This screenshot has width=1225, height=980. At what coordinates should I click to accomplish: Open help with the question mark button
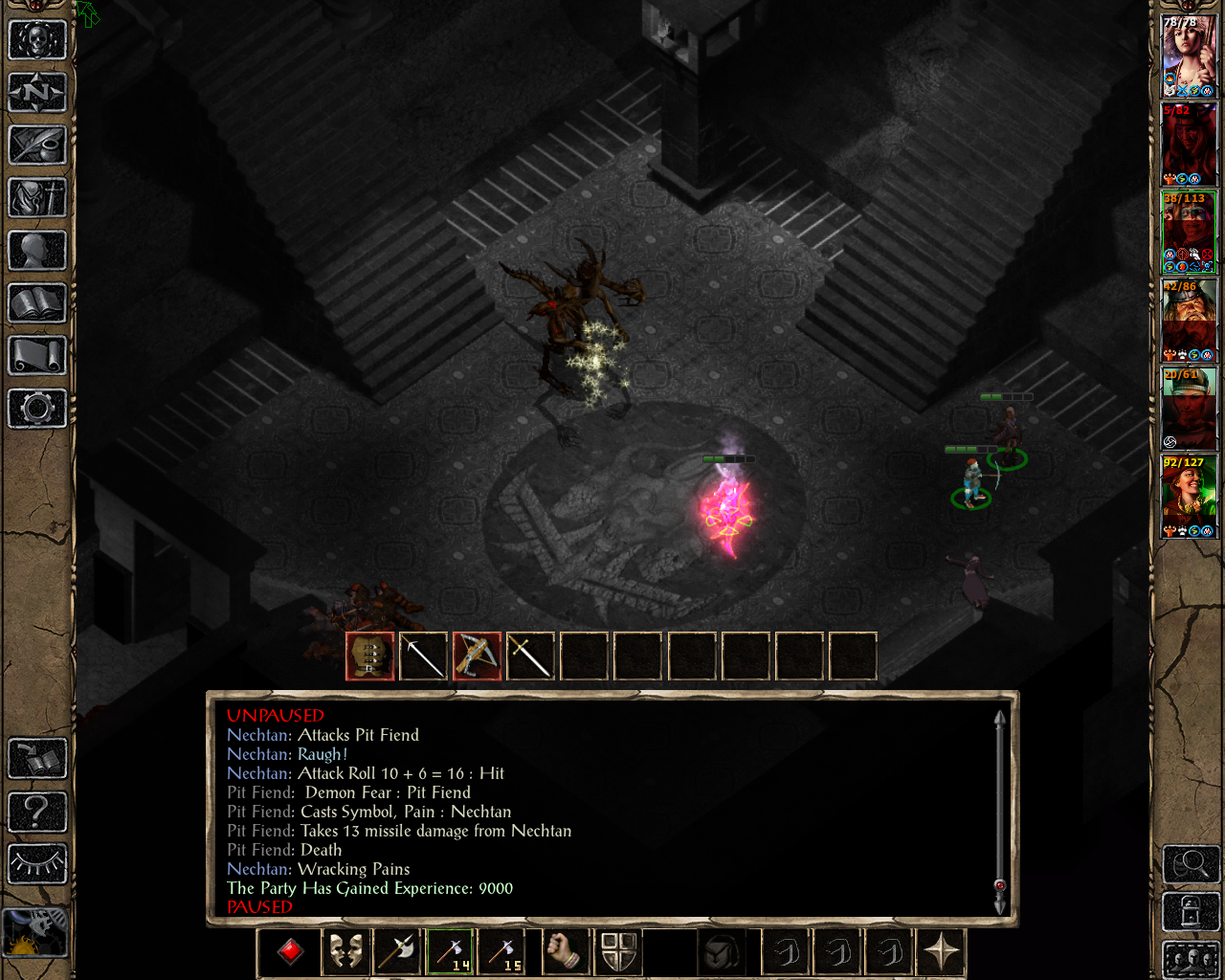coord(37,812)
